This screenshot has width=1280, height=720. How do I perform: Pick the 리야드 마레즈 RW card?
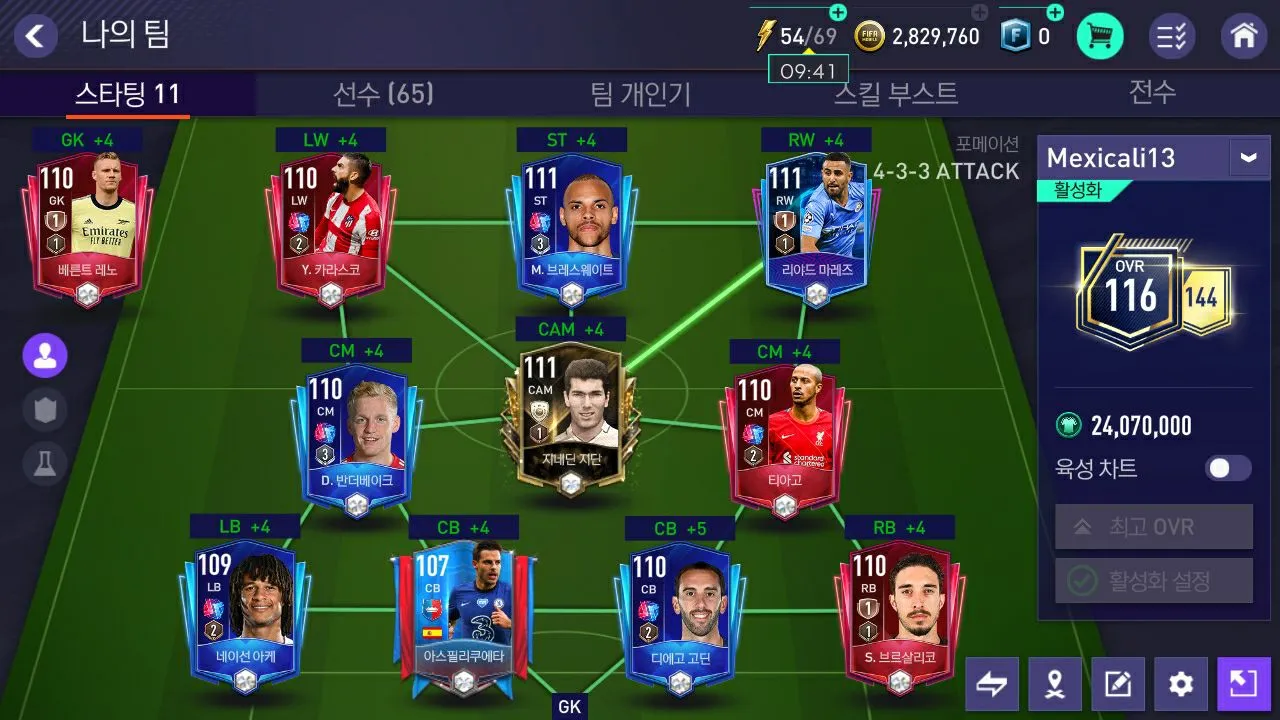817,225
